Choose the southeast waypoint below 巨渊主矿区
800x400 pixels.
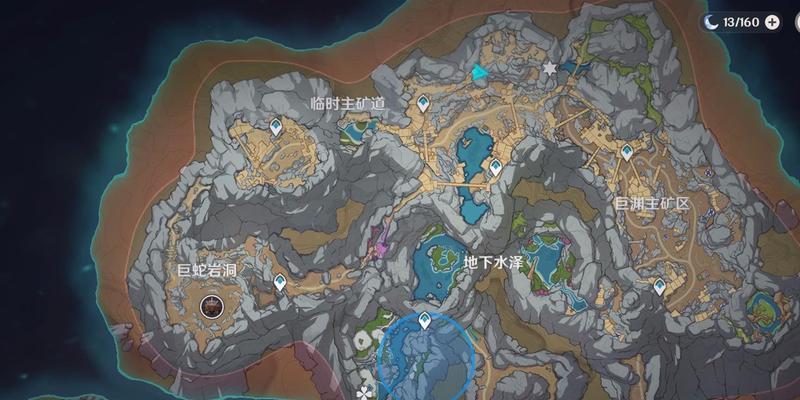pyautogui.click(x=659, y=286)
